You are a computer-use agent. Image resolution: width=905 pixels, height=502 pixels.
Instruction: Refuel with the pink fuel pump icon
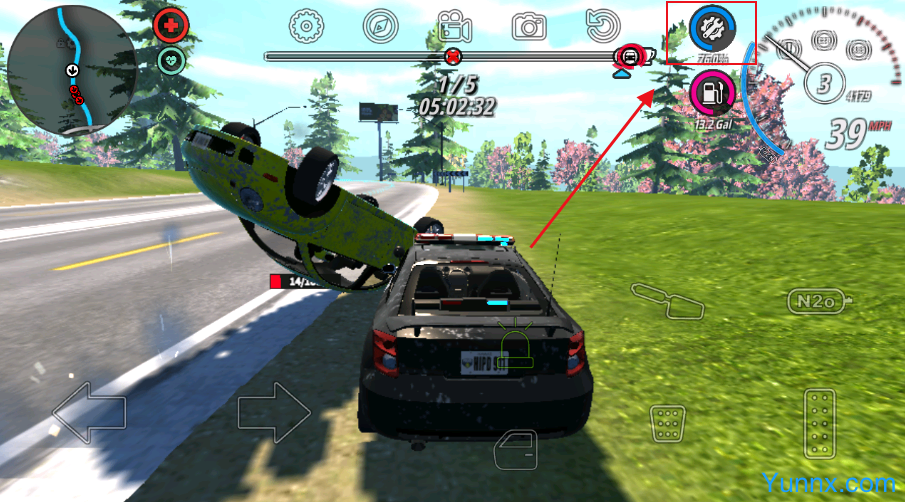click(711, 94)
